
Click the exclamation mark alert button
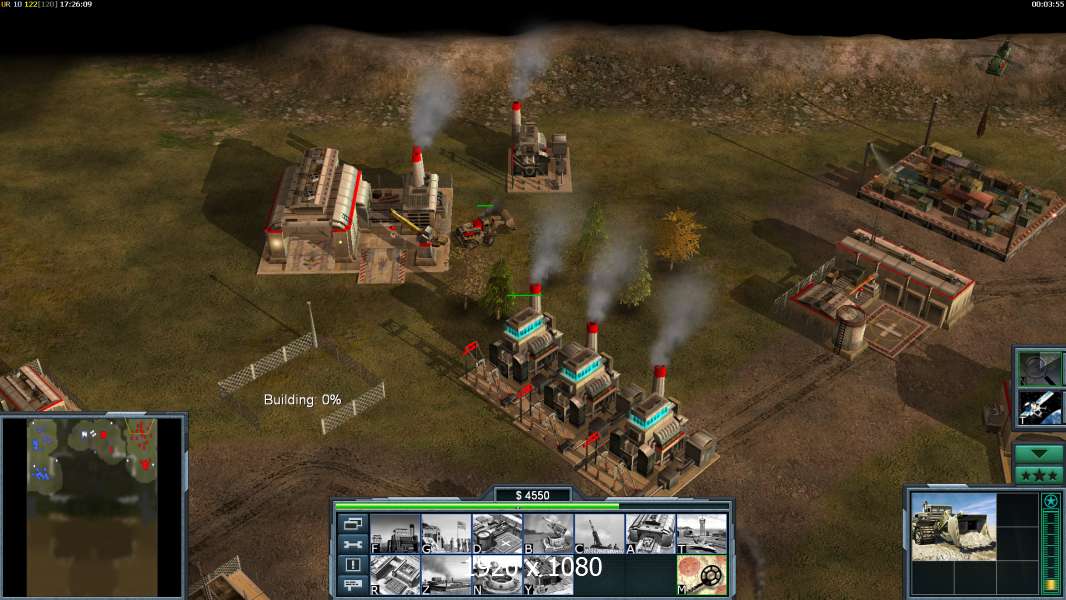[x=353, y=565]
